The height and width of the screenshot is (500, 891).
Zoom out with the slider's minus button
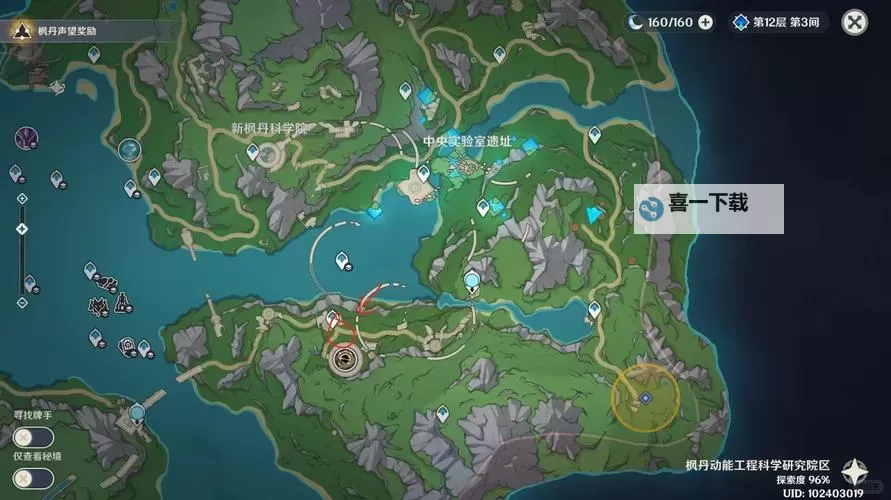click(21, 301)
